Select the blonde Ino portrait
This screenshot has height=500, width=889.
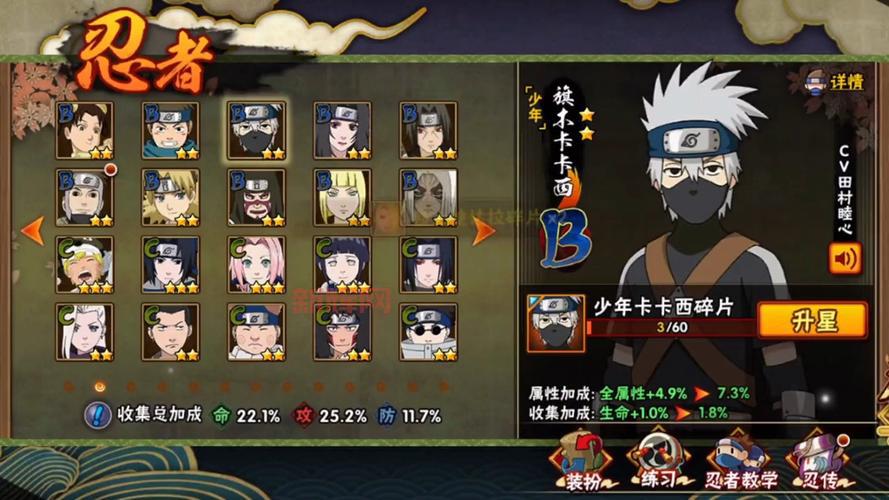pos(343,197)
